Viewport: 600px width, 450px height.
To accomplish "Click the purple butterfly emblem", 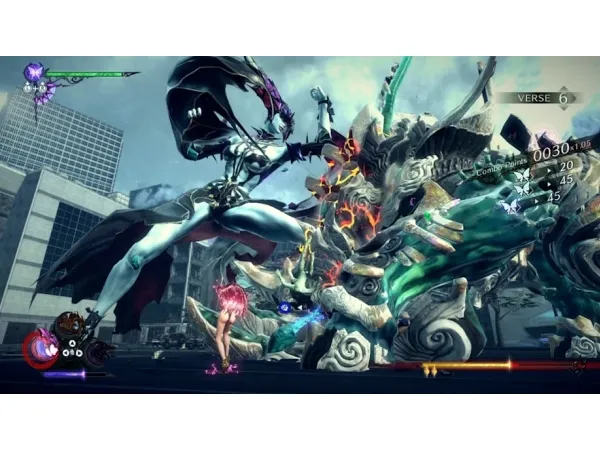I will pos(34,72).
